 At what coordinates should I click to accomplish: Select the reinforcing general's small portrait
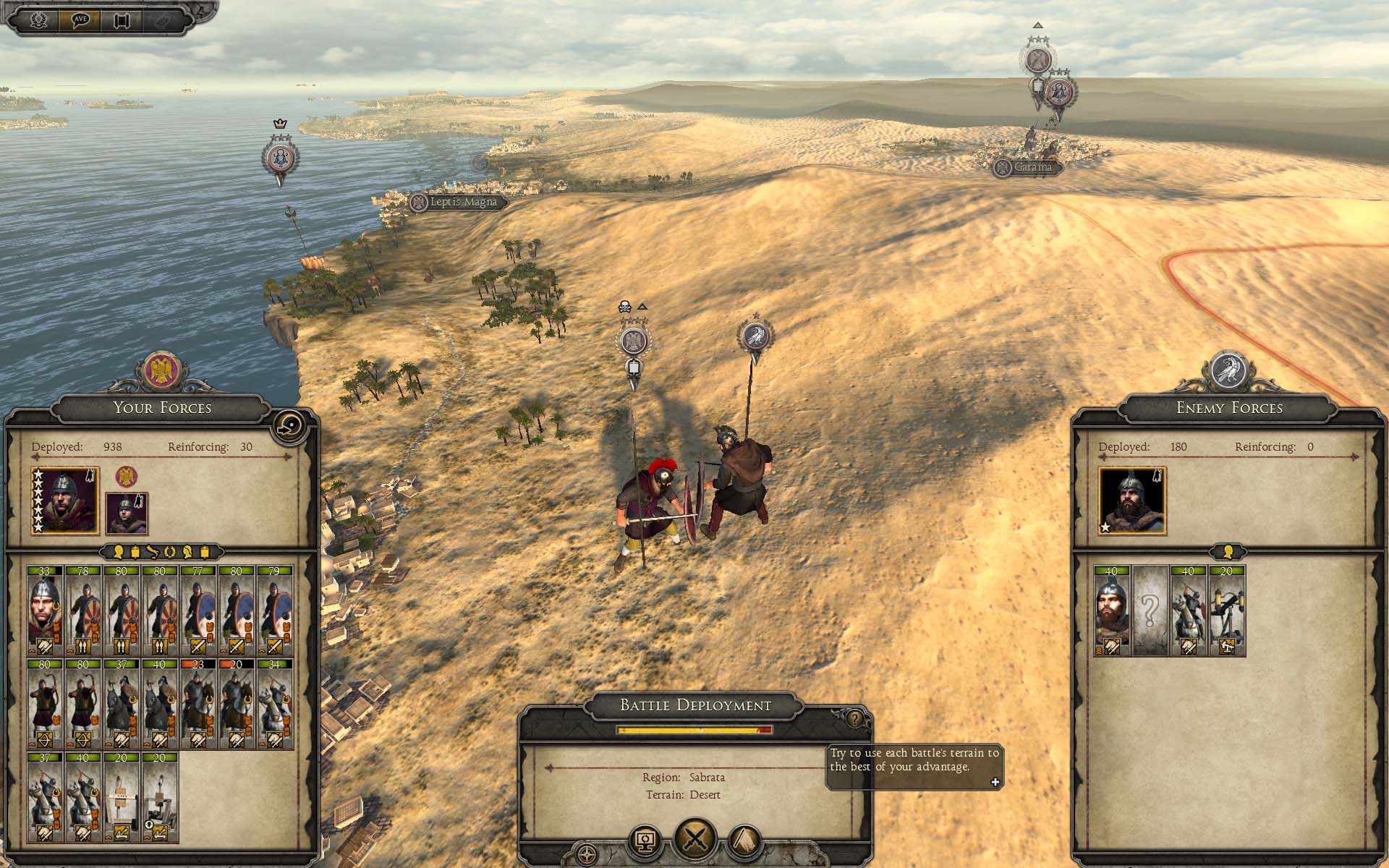pos(127,513)
